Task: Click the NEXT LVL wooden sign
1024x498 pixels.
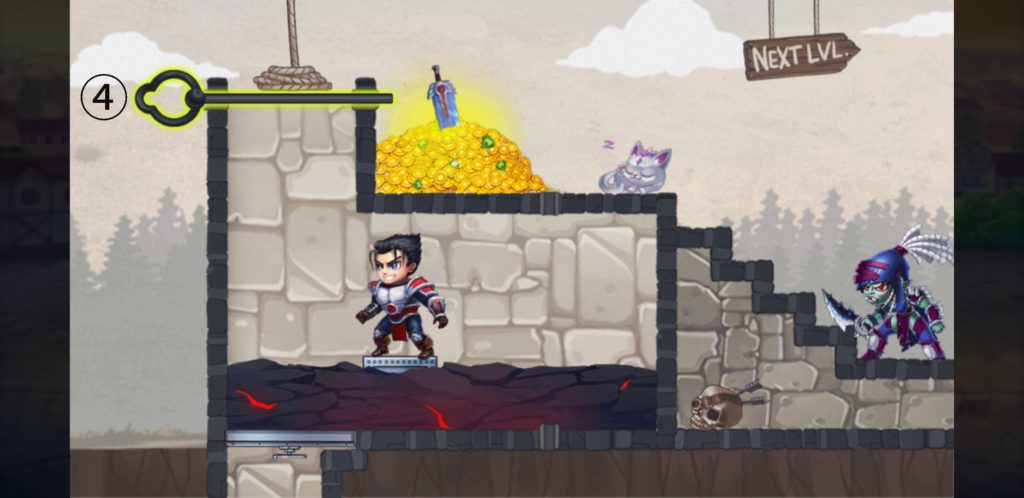Action: click(800, 57)
